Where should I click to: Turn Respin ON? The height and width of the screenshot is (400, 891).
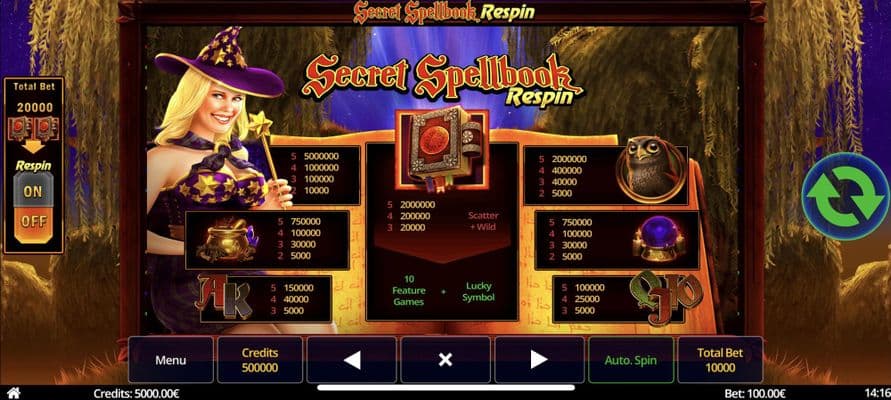click(33, 191)
